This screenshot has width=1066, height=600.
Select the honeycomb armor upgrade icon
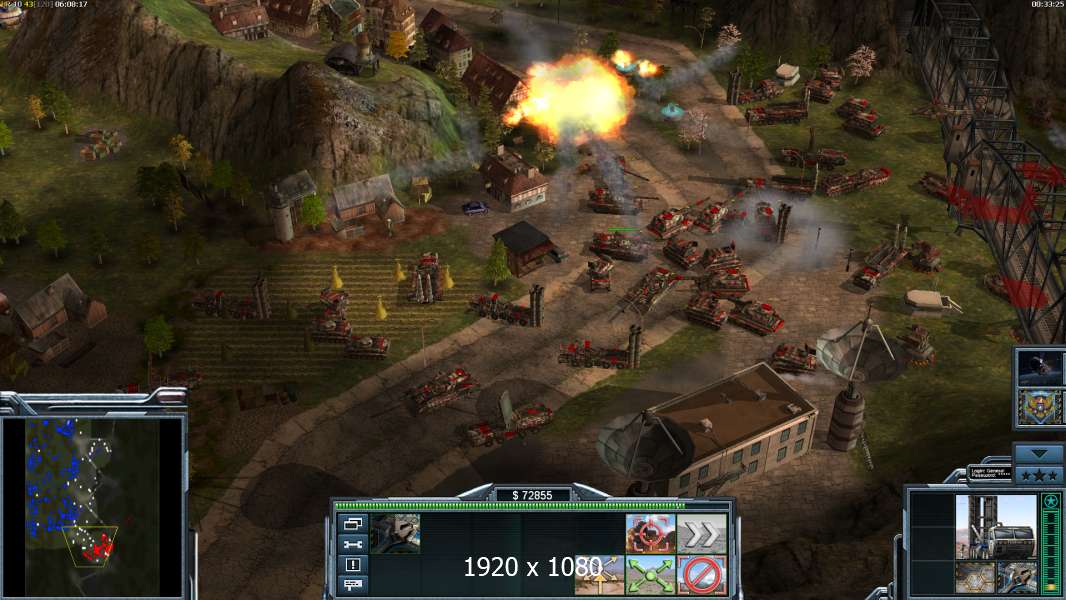click(x=974, y=577)
